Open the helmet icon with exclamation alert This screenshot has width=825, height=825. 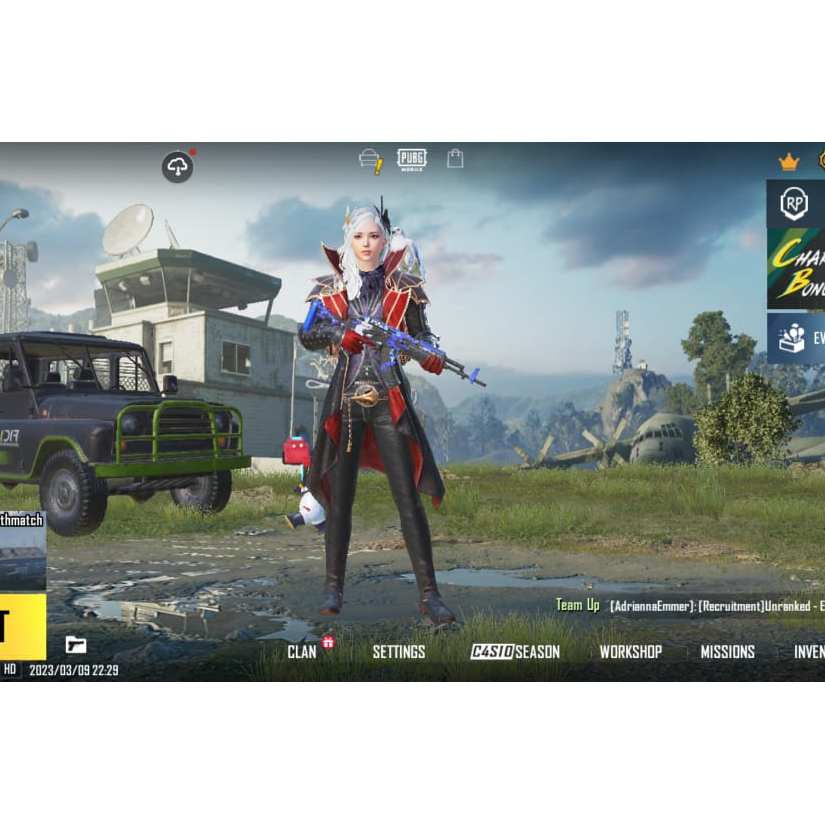tap(371, 160)
